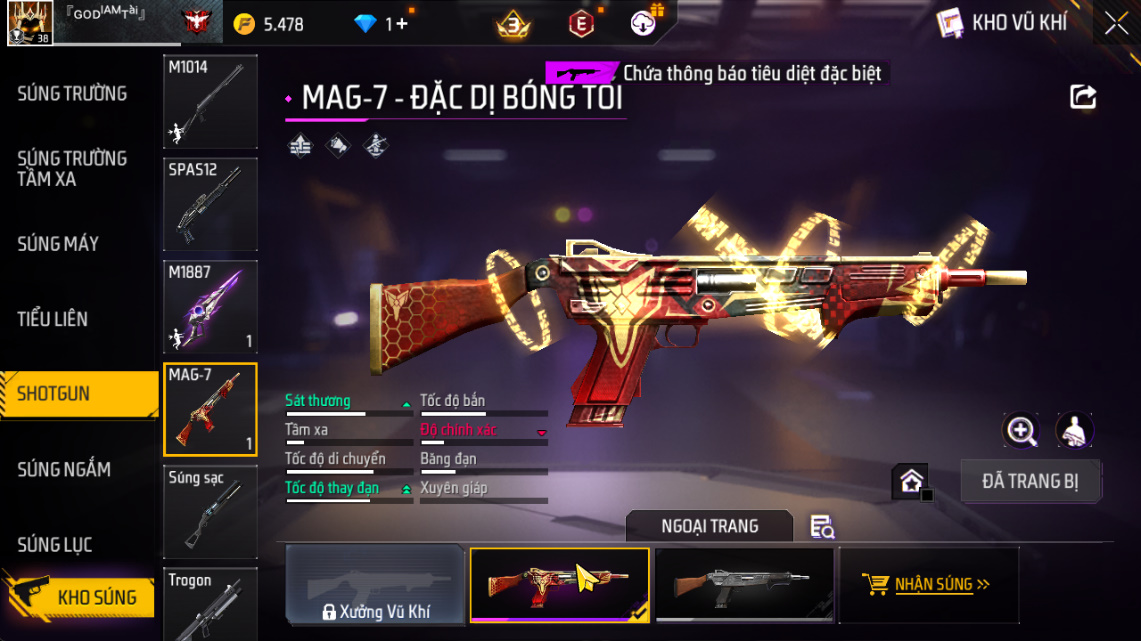This screenshot has width=1141, height=641.
Task: Select the M1014 shotgun slot
Action: tap(210, 101)
